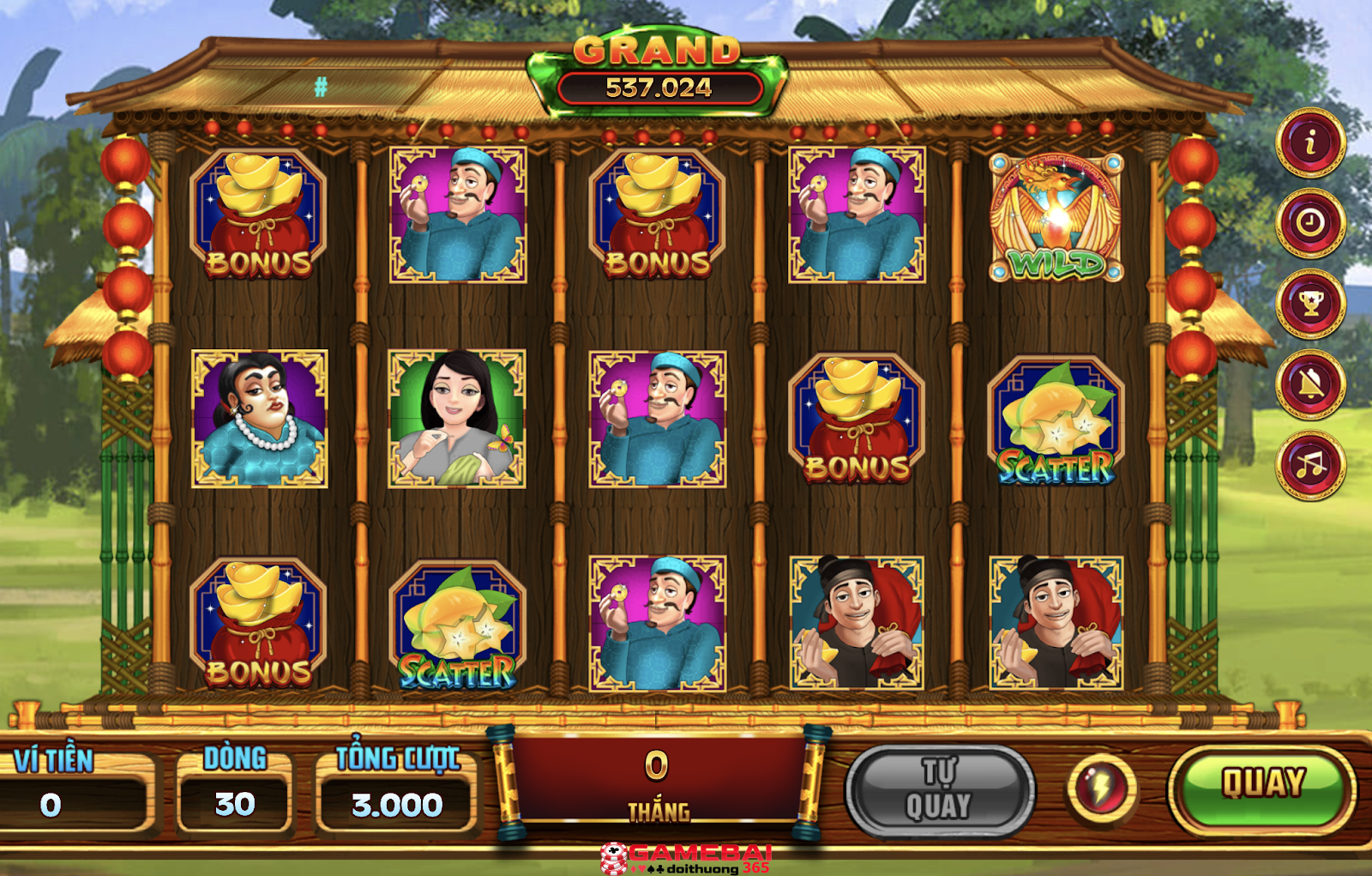
Task: Change the DÒNG lines value
Action: (x=235, y=804)
